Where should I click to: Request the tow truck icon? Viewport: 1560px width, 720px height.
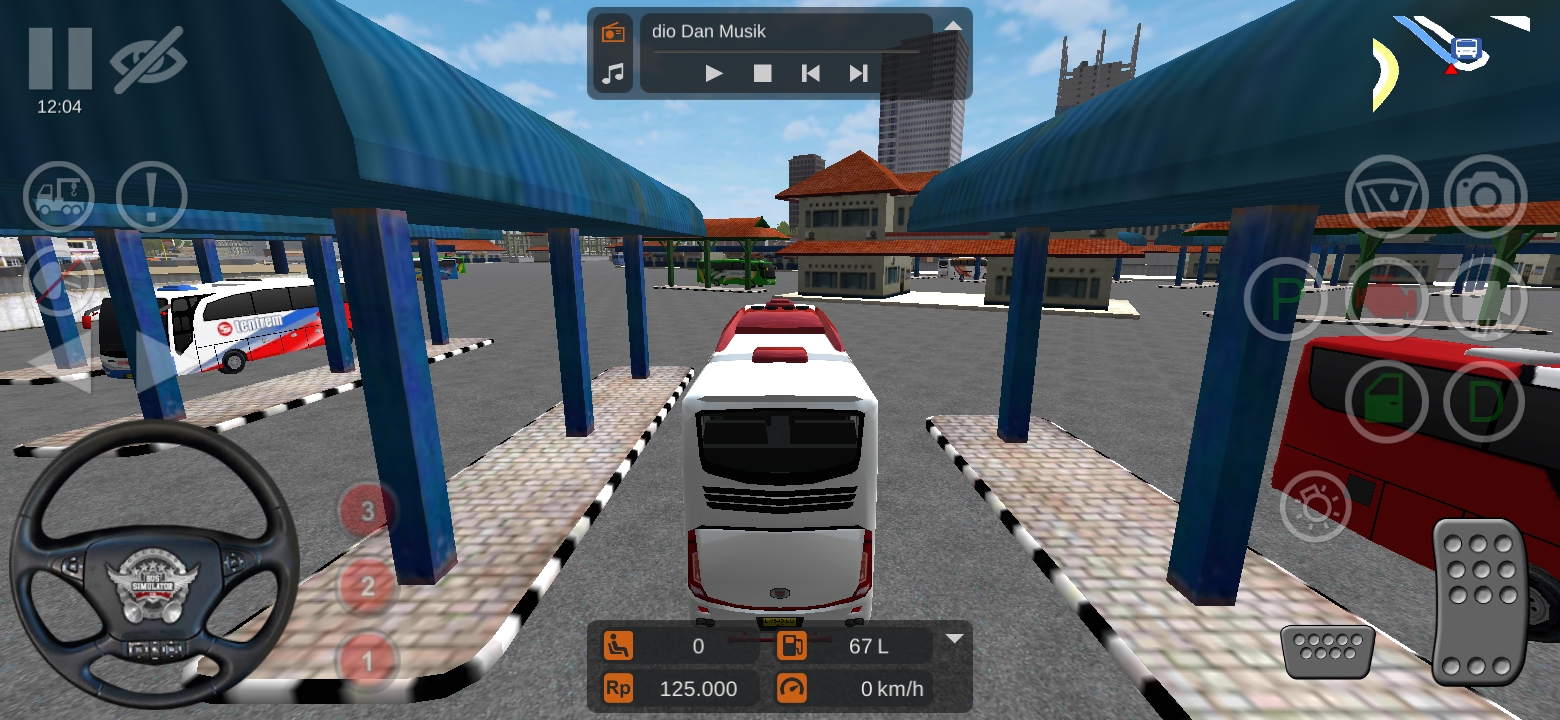(x=58, y=196)
